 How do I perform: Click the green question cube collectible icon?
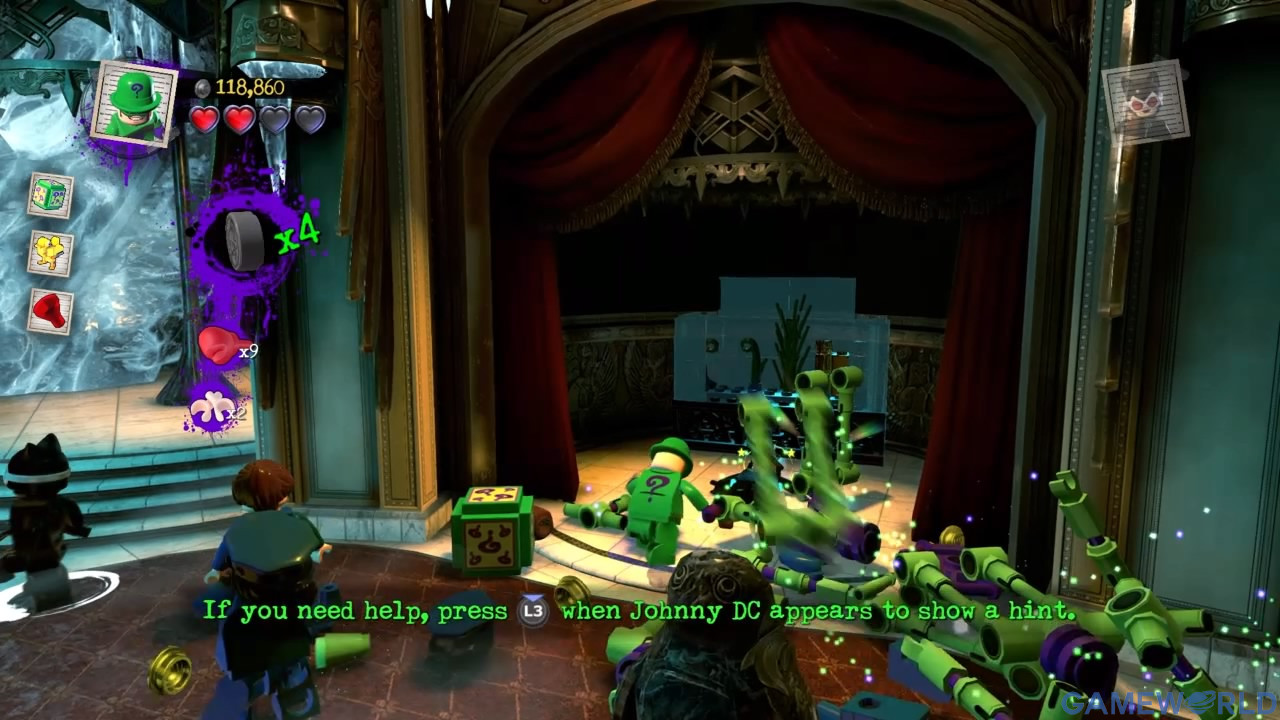[52, 192]
